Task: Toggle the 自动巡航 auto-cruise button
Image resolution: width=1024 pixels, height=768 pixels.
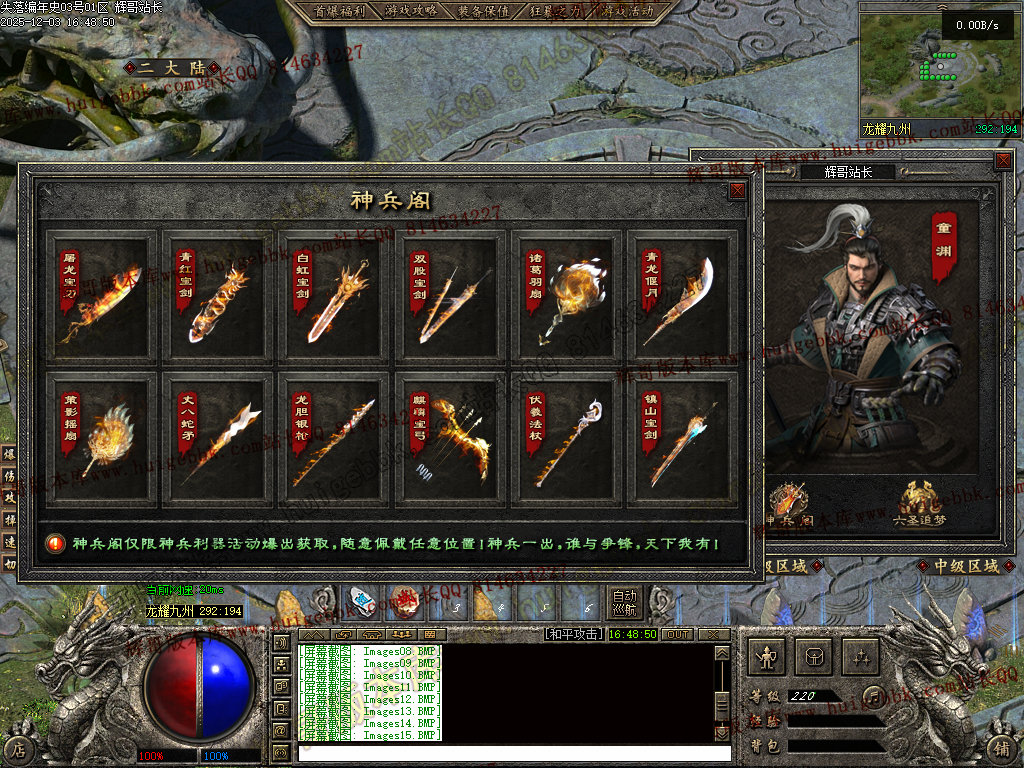Action: coord(625,602)
